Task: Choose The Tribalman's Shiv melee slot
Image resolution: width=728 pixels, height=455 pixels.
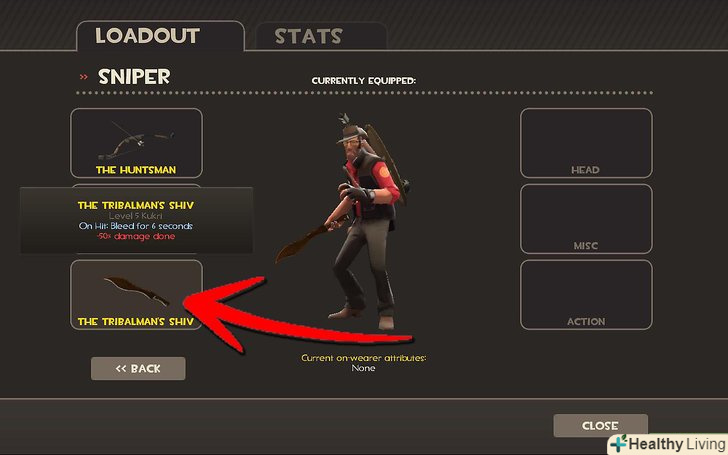Action: (x=136, y=295)
